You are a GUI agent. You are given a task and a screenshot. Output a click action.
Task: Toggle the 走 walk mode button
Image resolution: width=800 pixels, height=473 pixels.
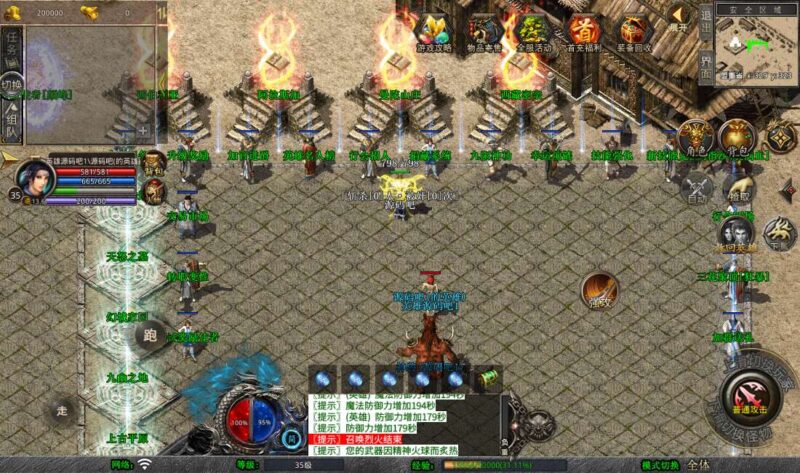tap(63, 409)
